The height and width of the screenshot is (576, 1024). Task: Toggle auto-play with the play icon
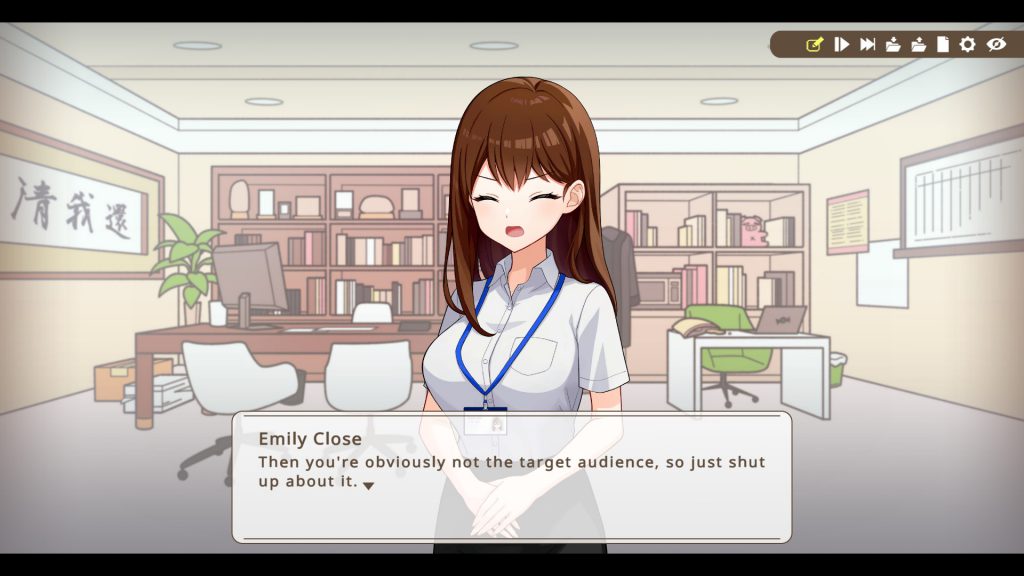tap(842, 44)
